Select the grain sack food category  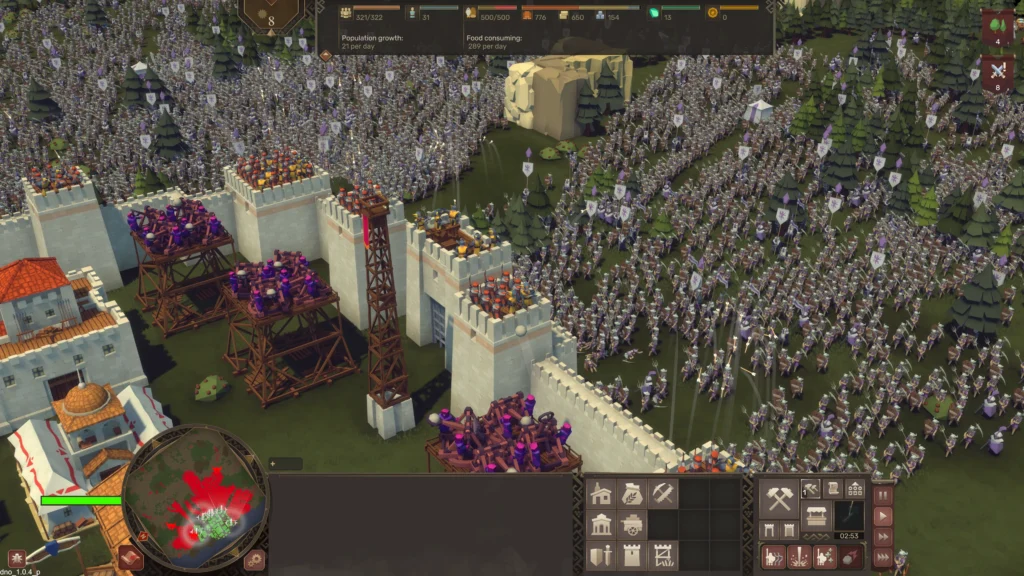[632, 493]
